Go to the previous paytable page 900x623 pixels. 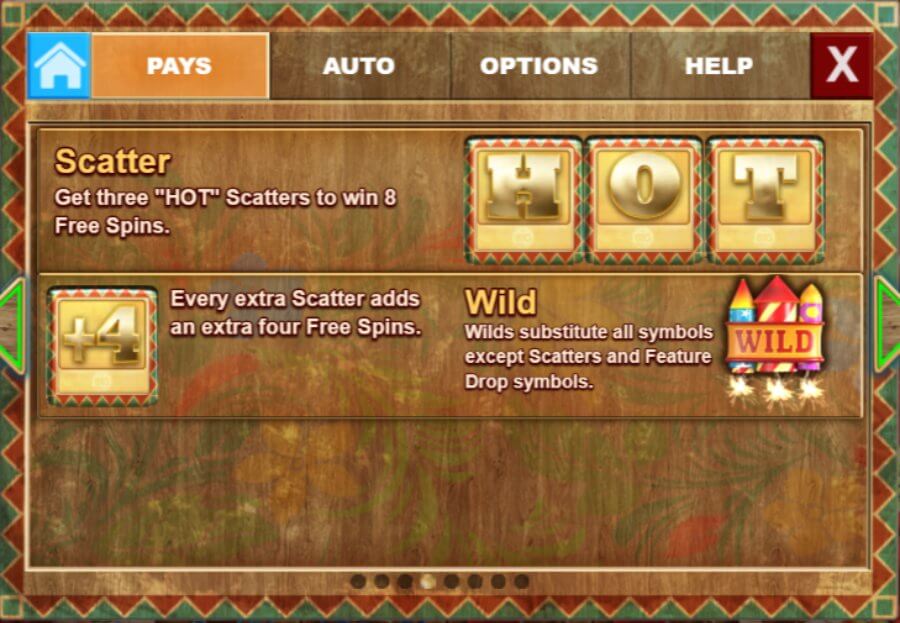pyautogui.click(x=12, y=326)
